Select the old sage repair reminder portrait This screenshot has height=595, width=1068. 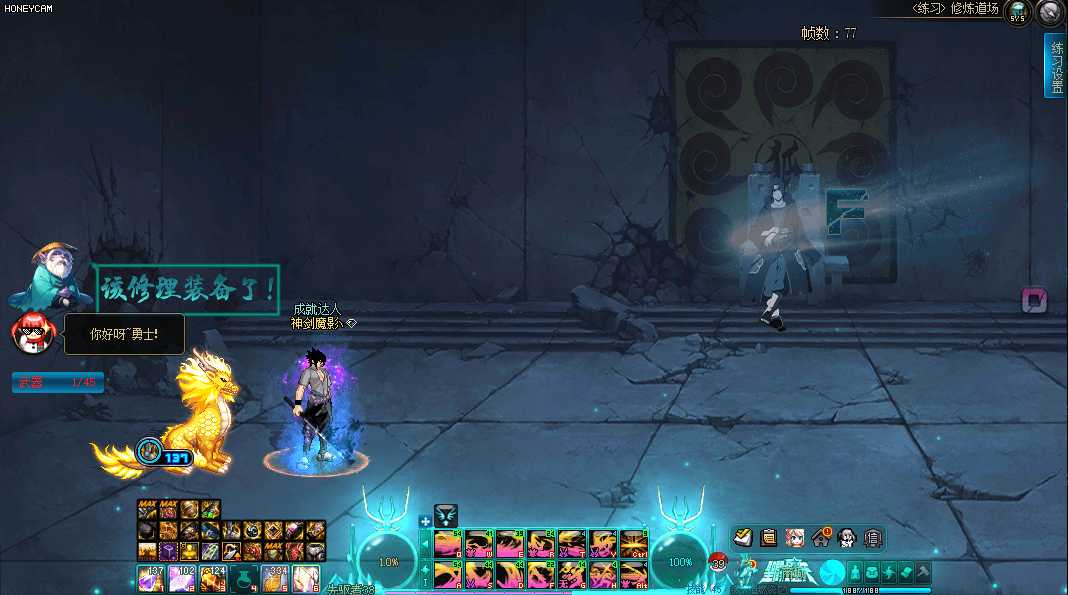(48, 275)
